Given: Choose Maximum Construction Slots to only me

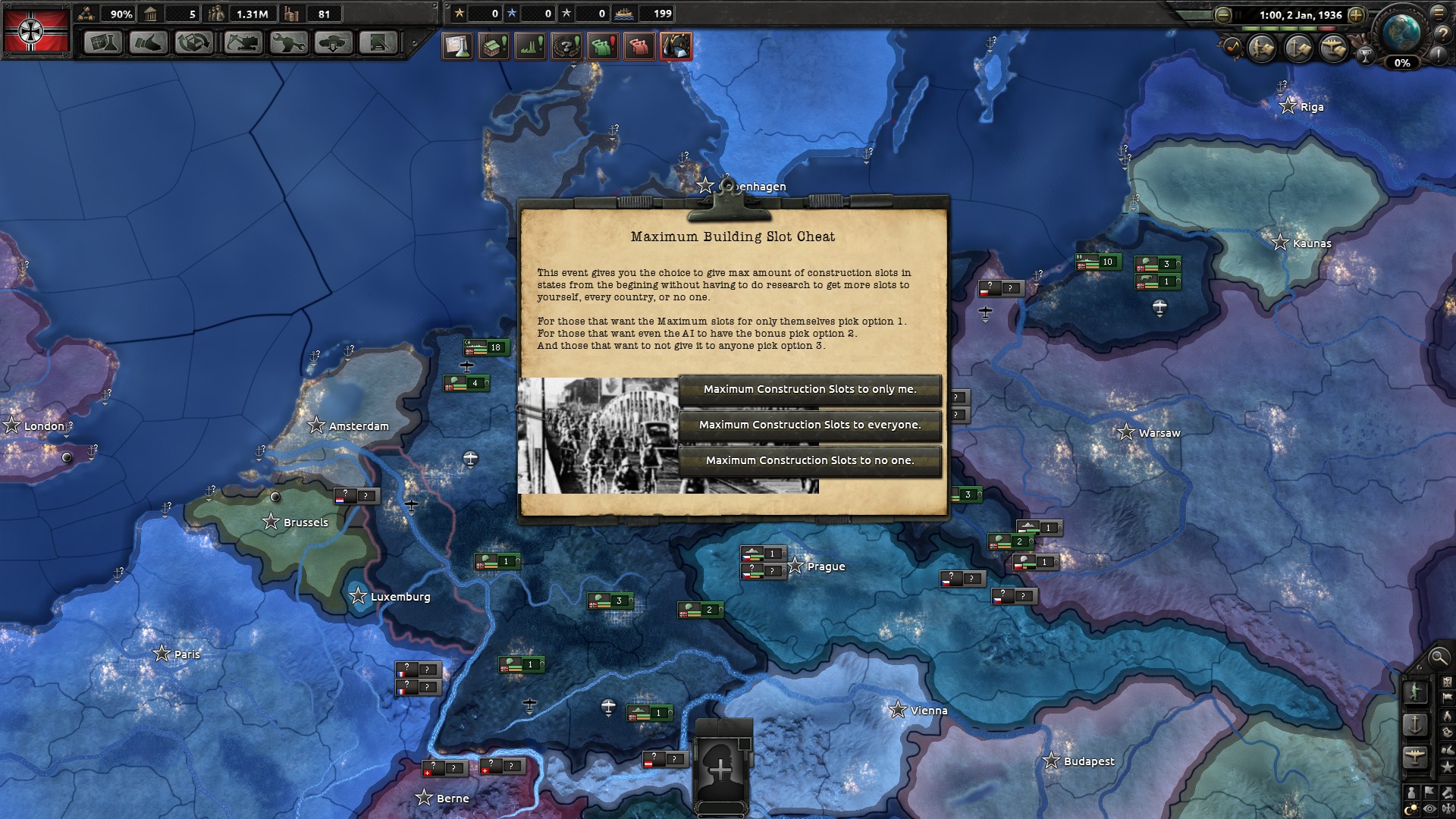Looking at the screenshot, I should 810,390.
